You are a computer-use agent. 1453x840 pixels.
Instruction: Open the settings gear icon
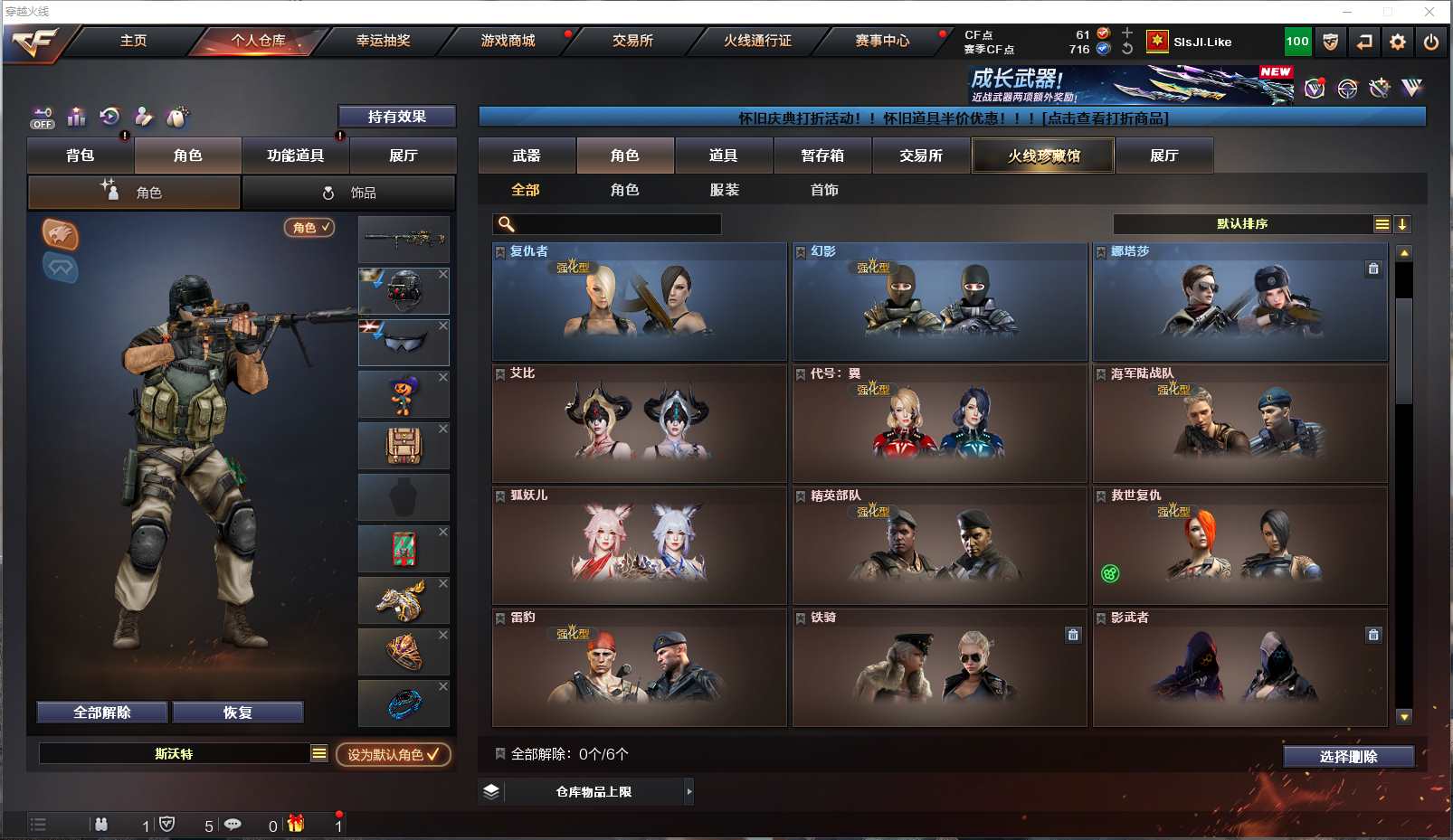click(x=1398, y=42)
